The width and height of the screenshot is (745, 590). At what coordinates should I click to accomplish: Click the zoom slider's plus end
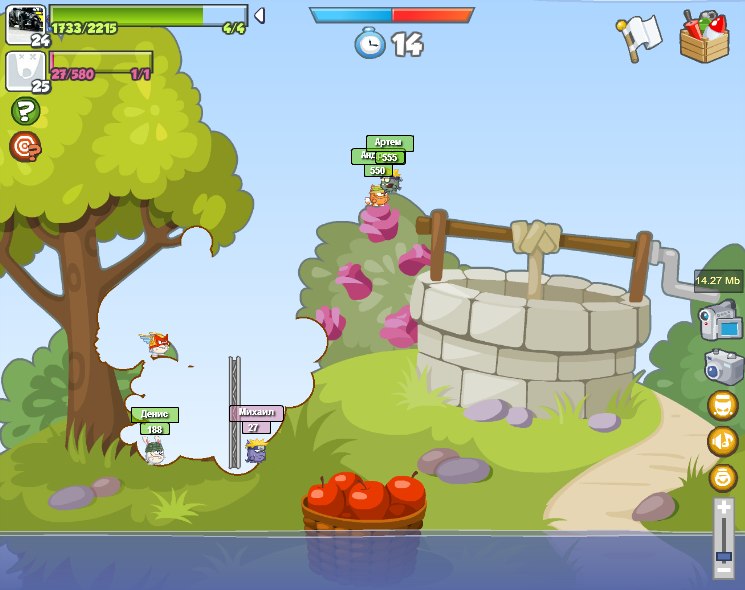click(x=723, y=508)
